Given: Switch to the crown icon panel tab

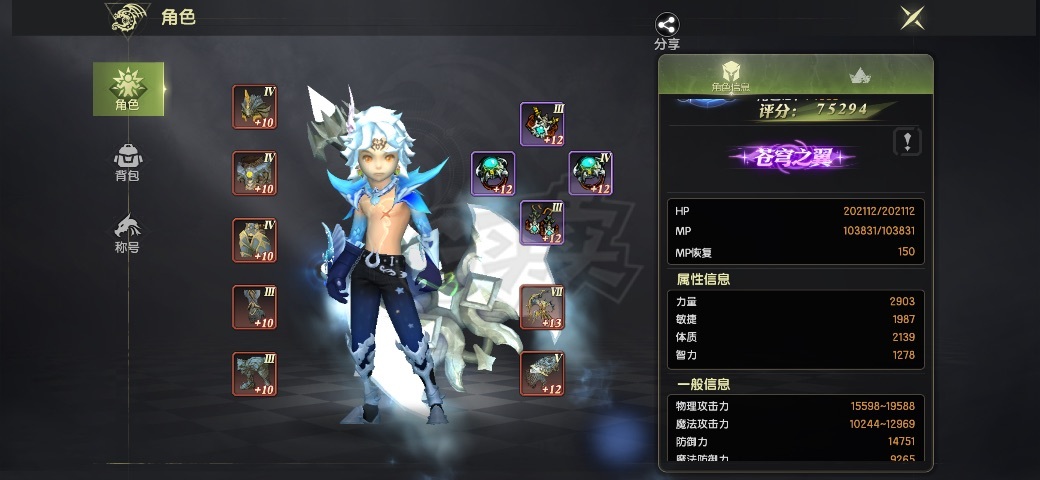Looking at the screenshot, I should click(859, 76).
